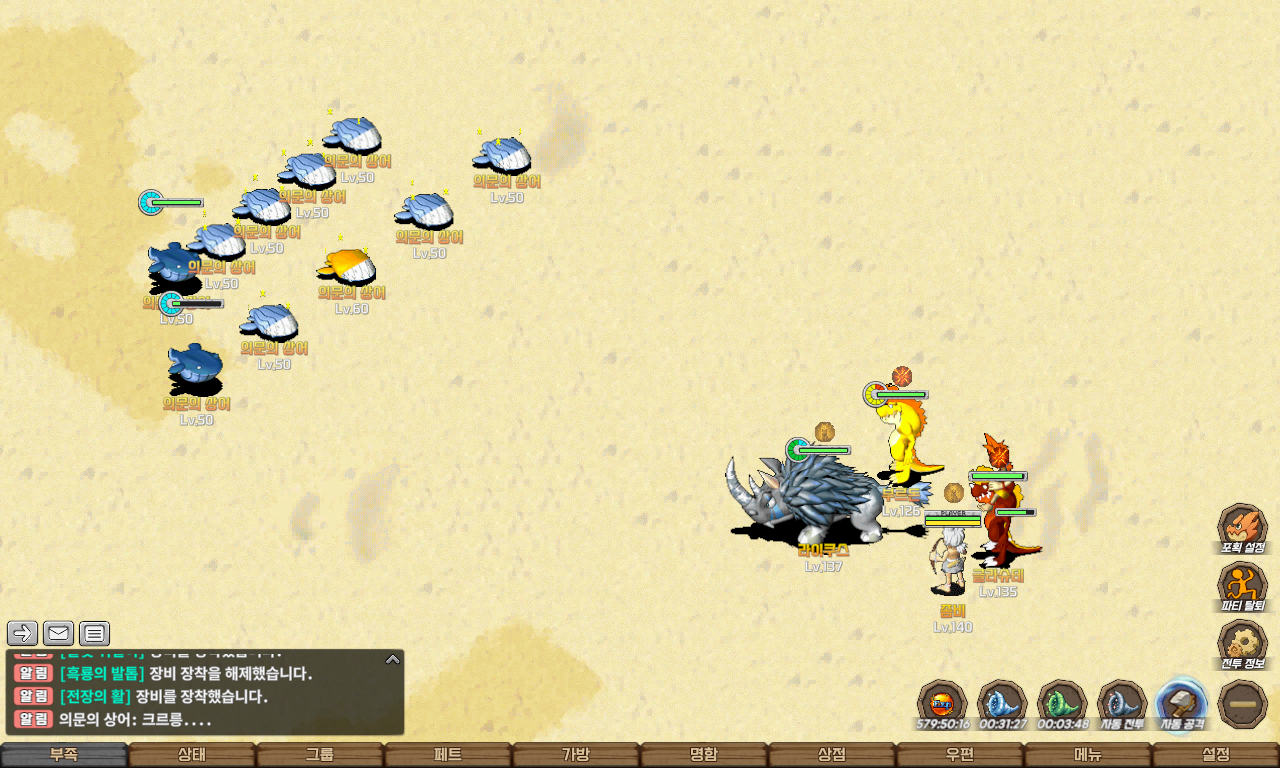
Task: Click the 파티 탈퇴 leave party icon
Action: click(x=1242, y=585)
